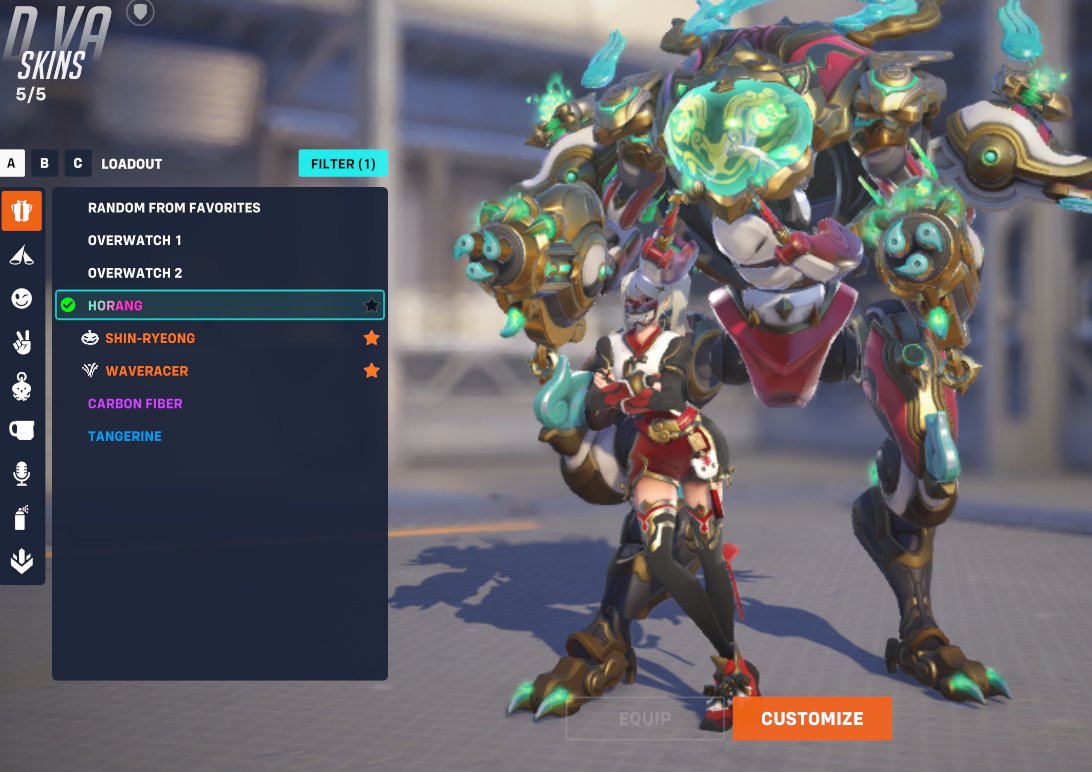Select the Overwatch 1 skin

(x=135, y=241)
